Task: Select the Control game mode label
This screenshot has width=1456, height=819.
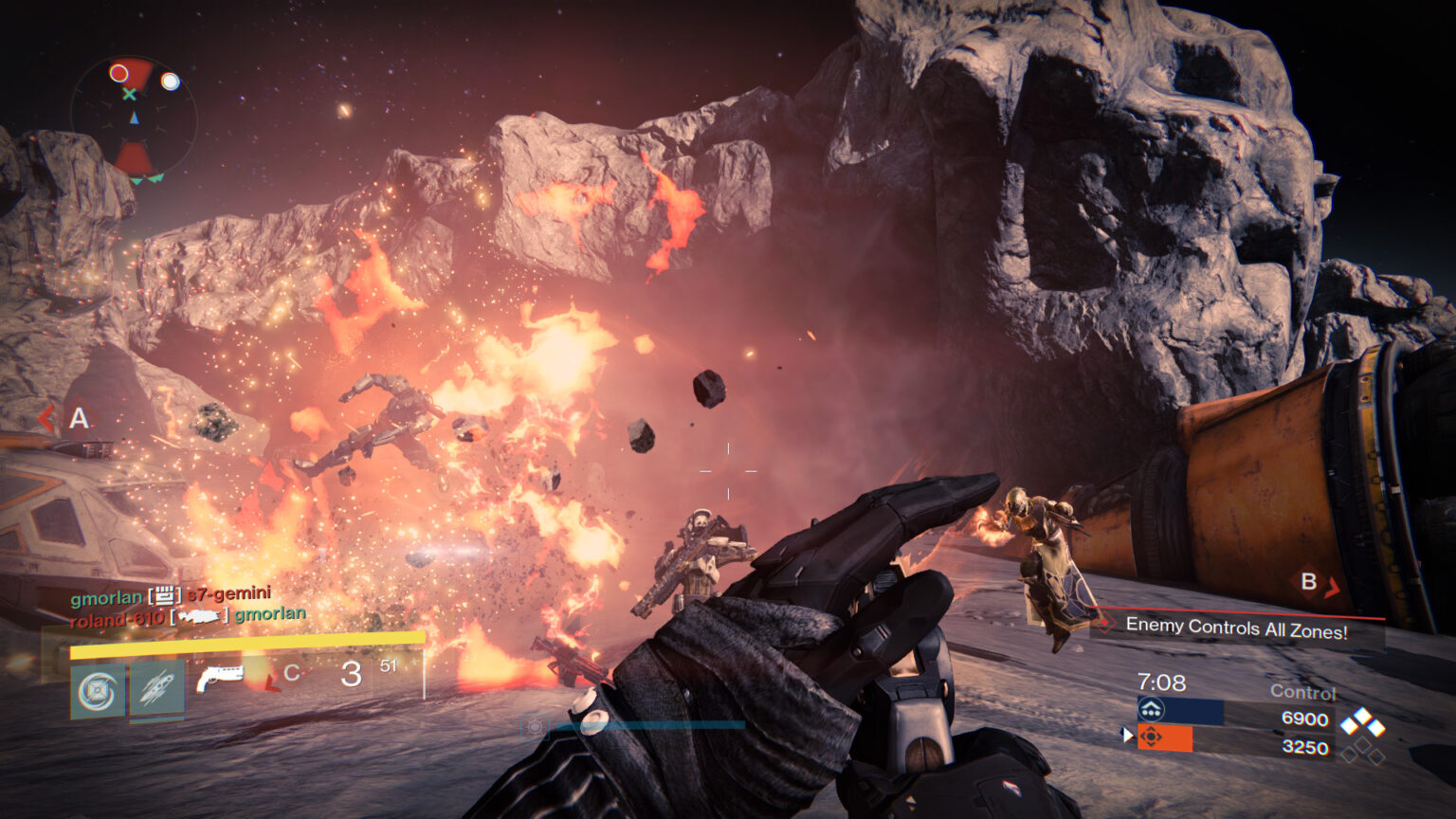Action: coord(1302,692)
